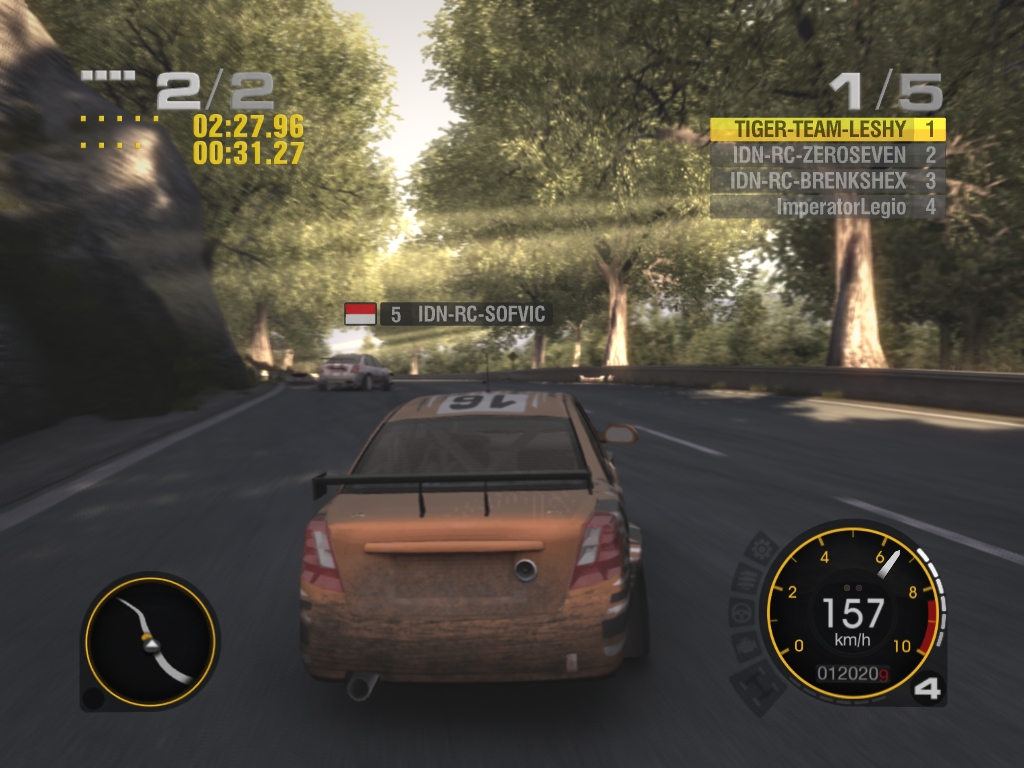
Task: Click the wheels and axle damage icon
Action: click(x=757, y=685)
